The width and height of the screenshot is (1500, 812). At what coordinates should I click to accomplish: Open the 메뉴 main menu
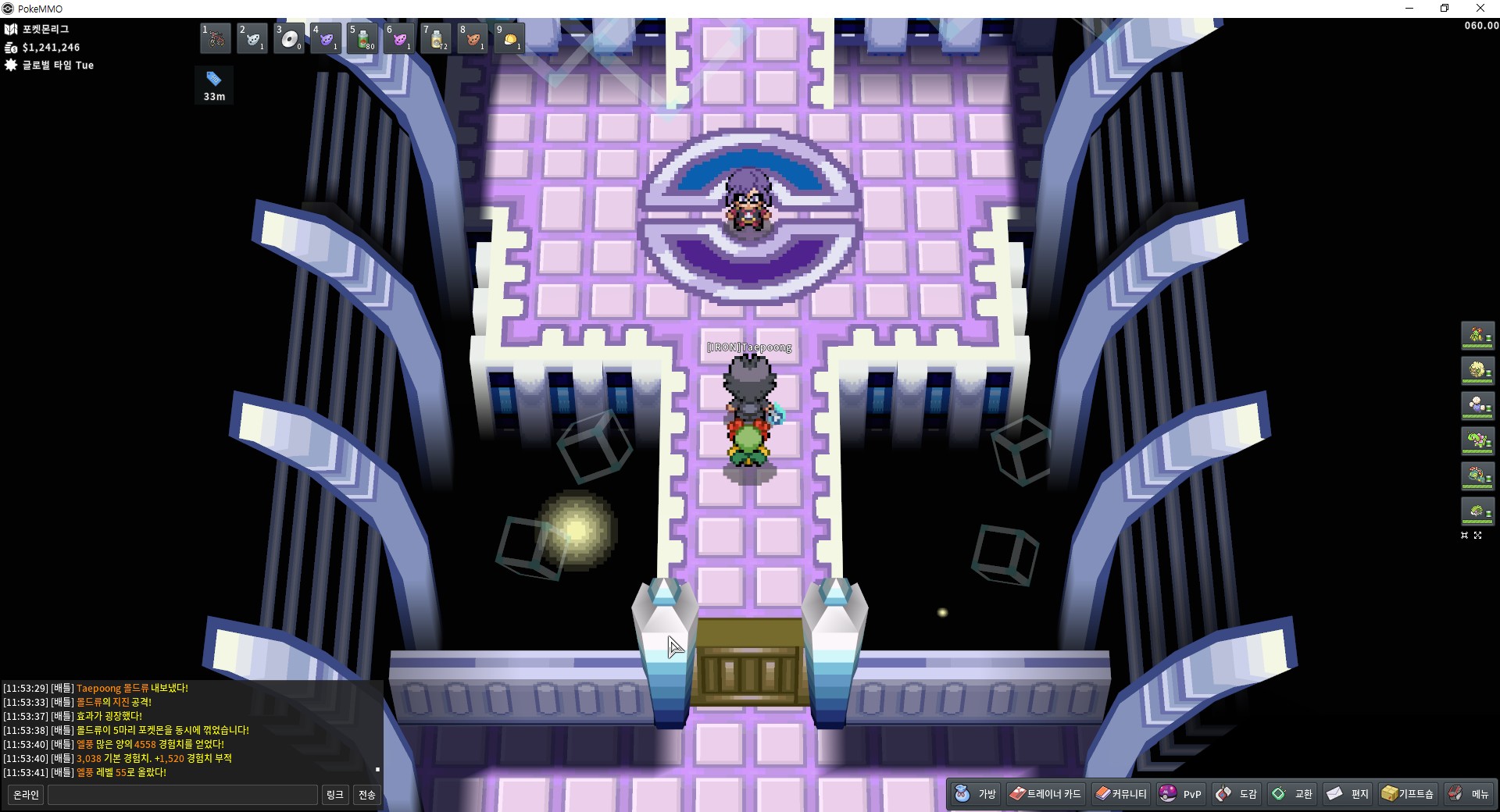coord(1469,794)
